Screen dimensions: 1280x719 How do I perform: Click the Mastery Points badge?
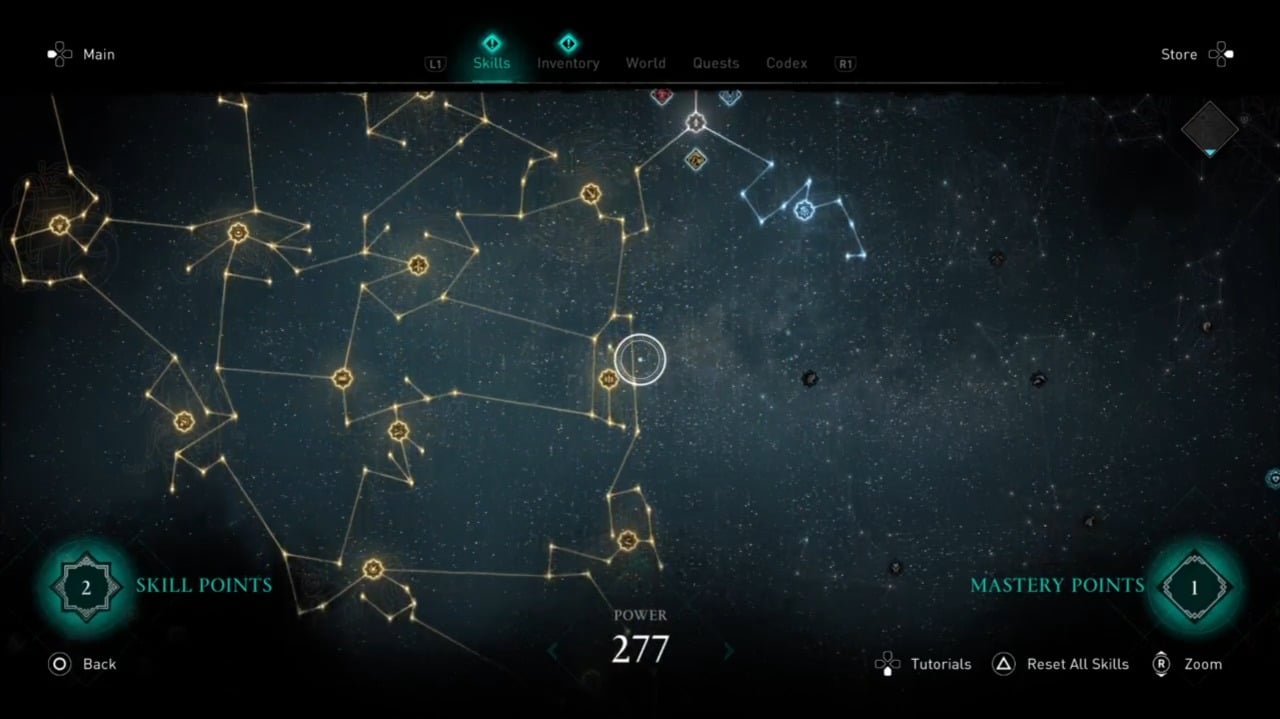pos(1193,587)
